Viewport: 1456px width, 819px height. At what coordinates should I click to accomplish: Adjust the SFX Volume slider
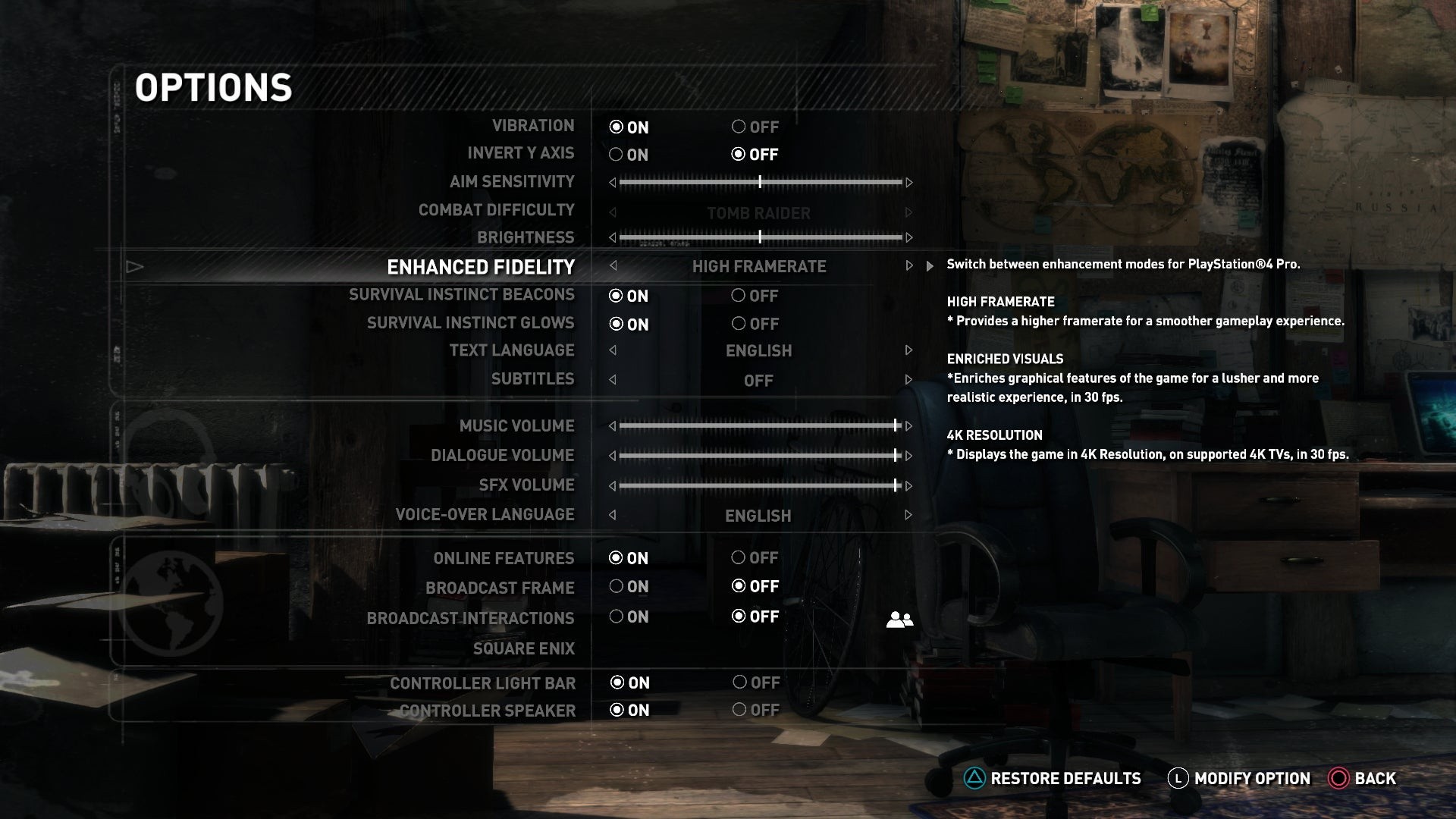click(760, 485)
